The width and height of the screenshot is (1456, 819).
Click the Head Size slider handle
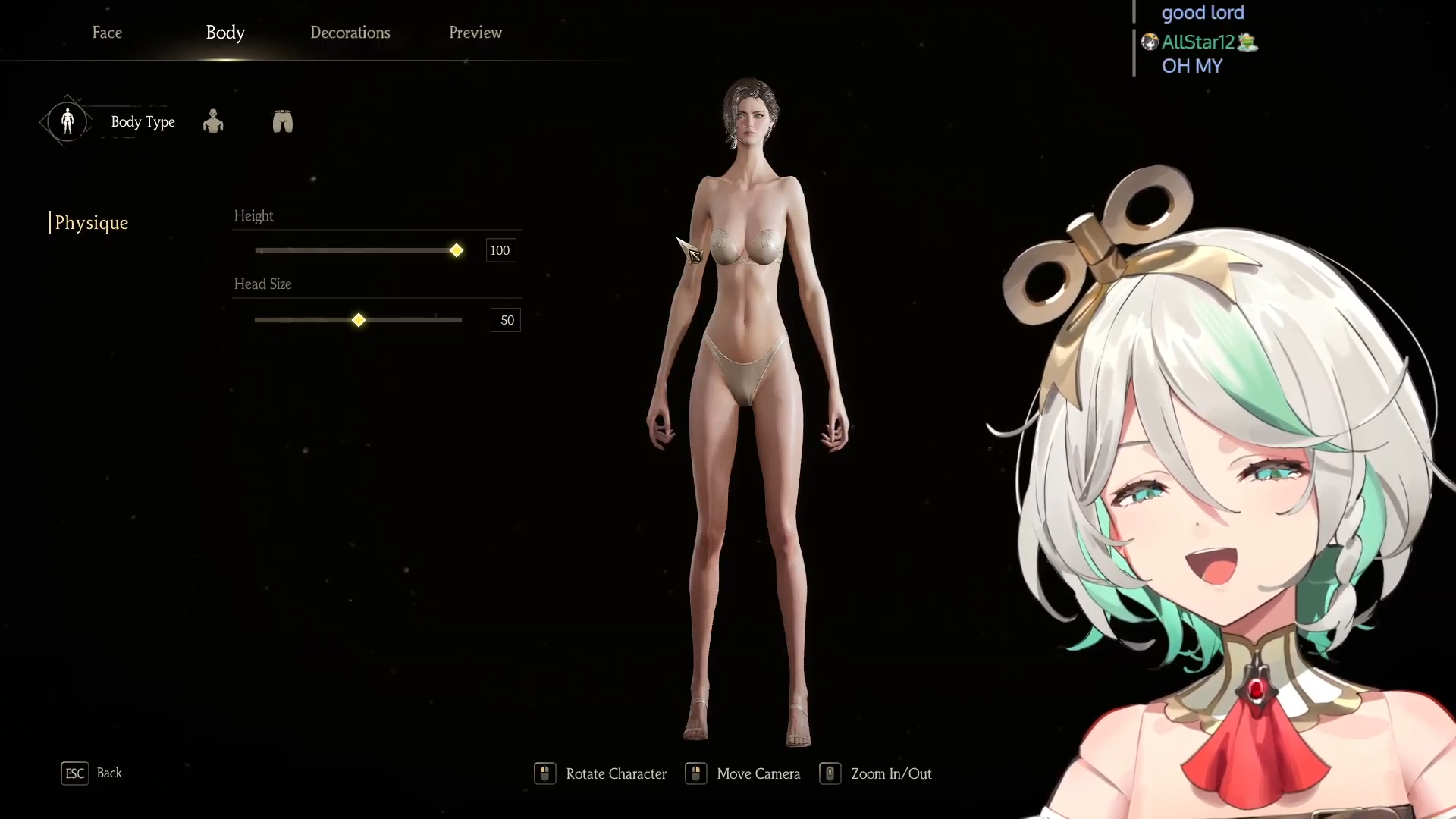coord(359,320)
